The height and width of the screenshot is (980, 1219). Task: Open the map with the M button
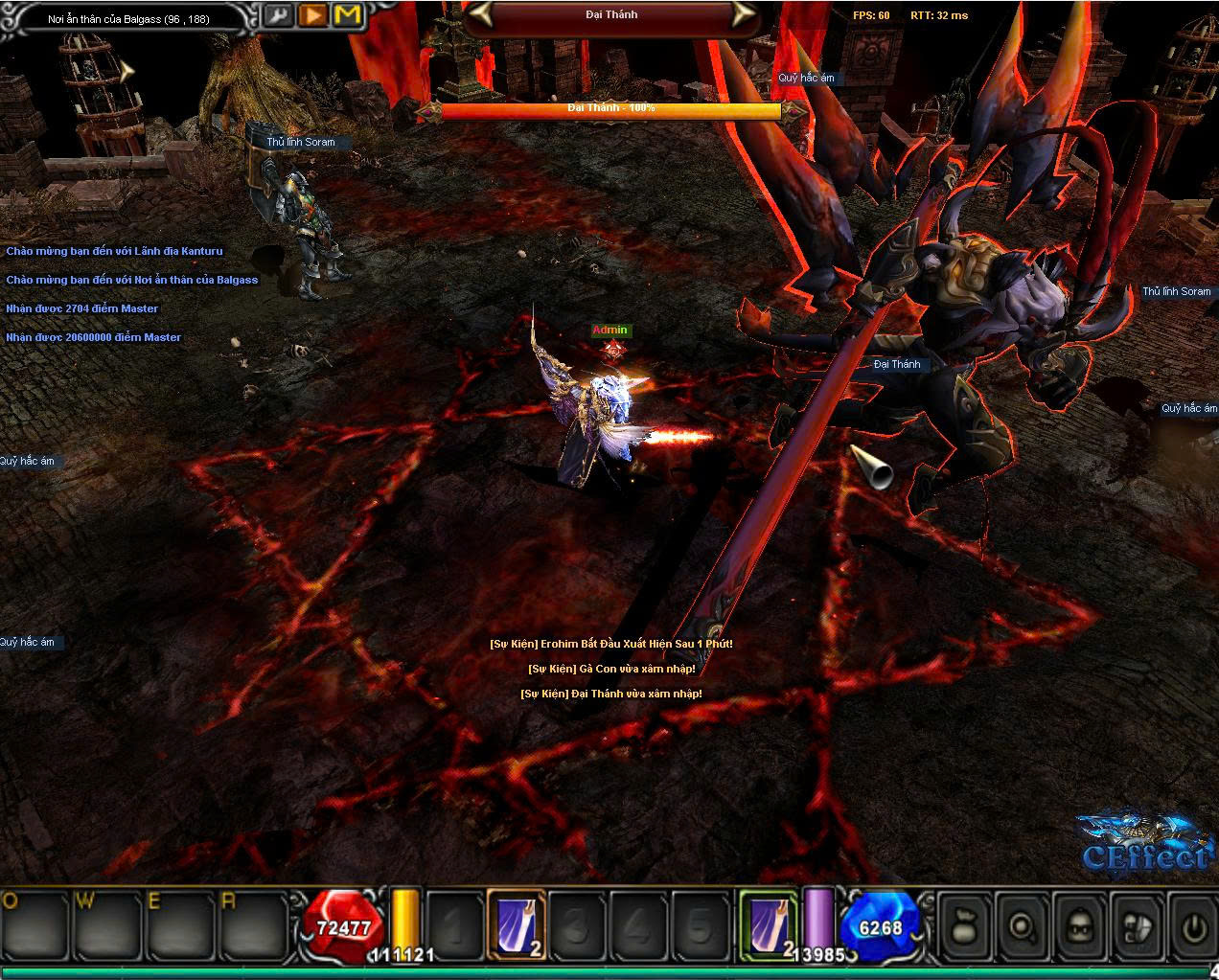(349, 15)
